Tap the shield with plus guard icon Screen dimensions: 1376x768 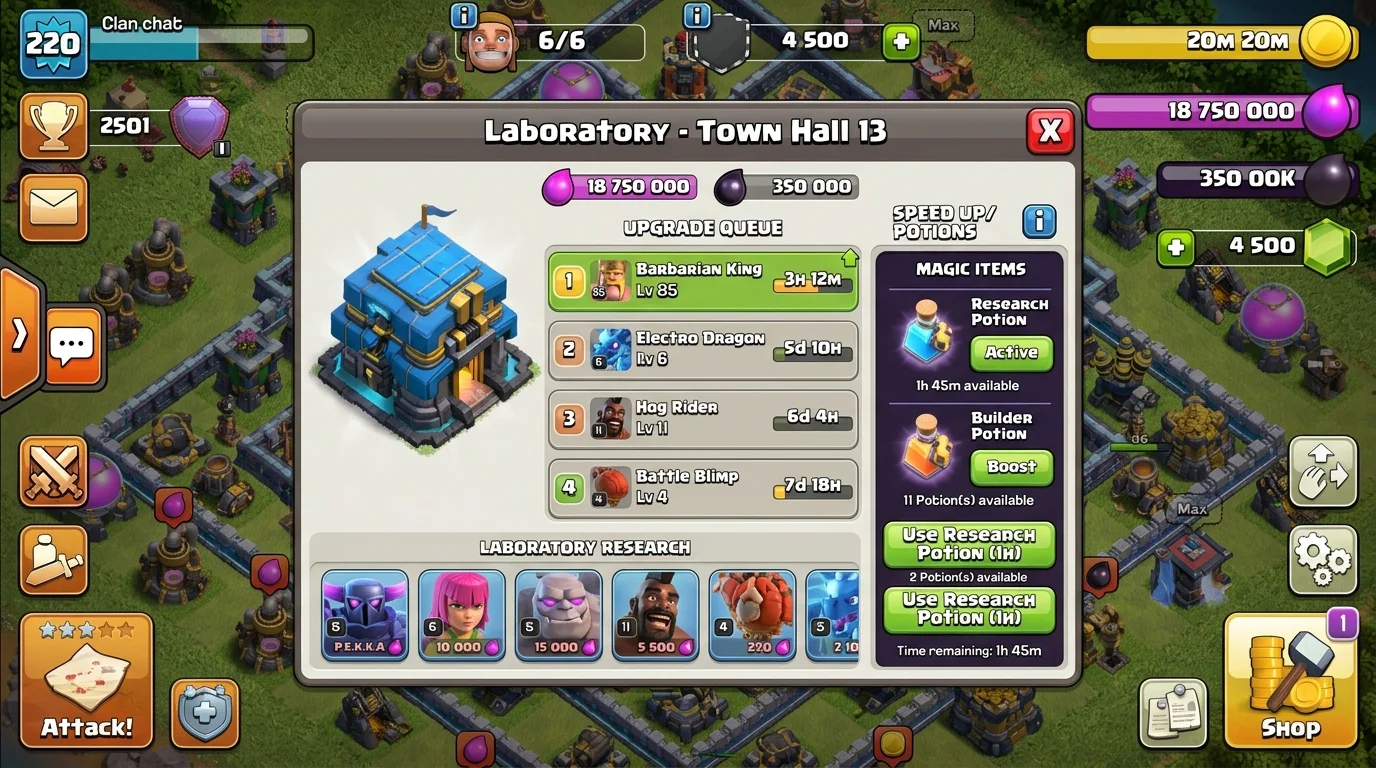point(204,713)
